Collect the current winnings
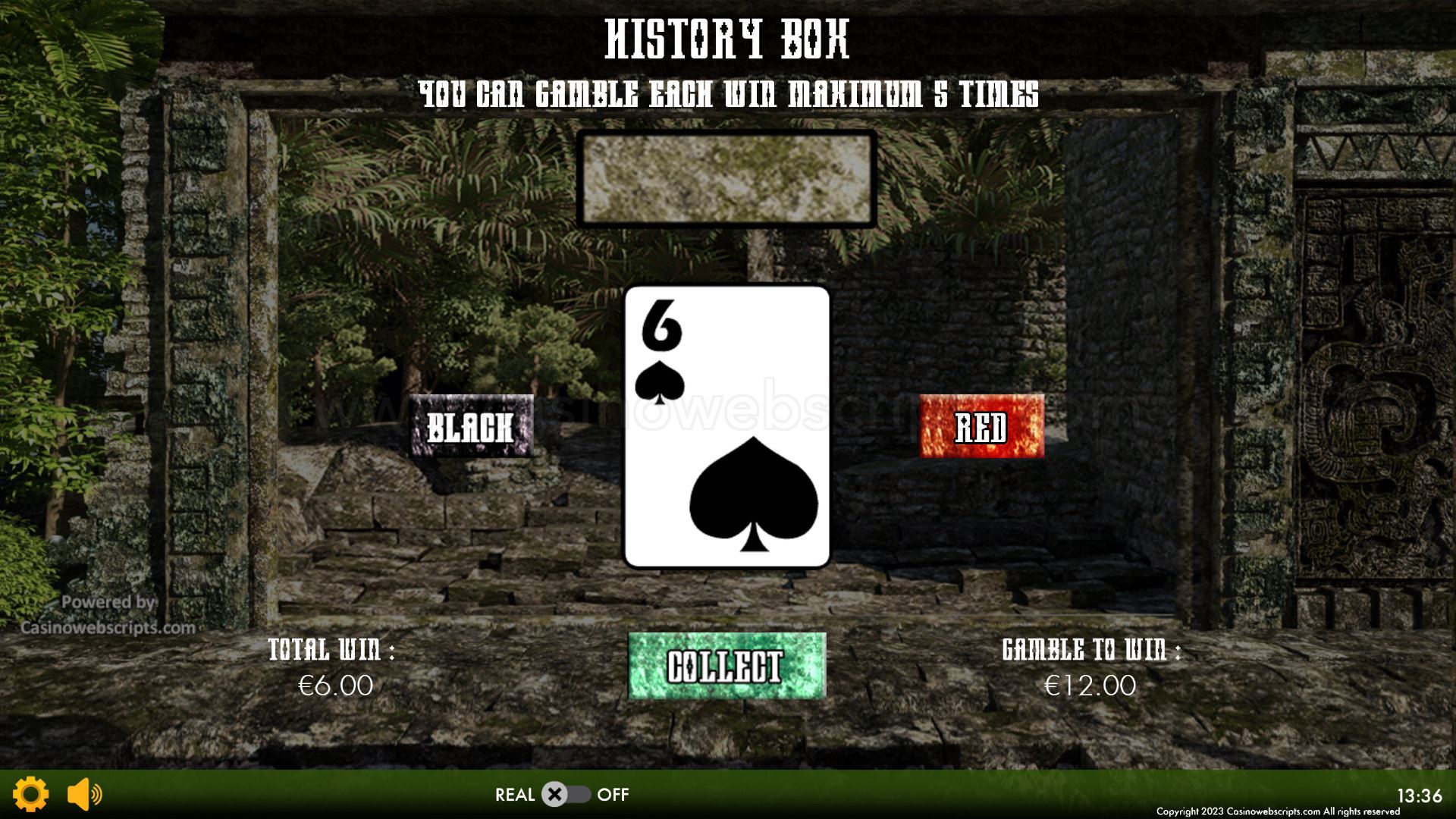The image size is (1456, 819). [x=726, y=666]
